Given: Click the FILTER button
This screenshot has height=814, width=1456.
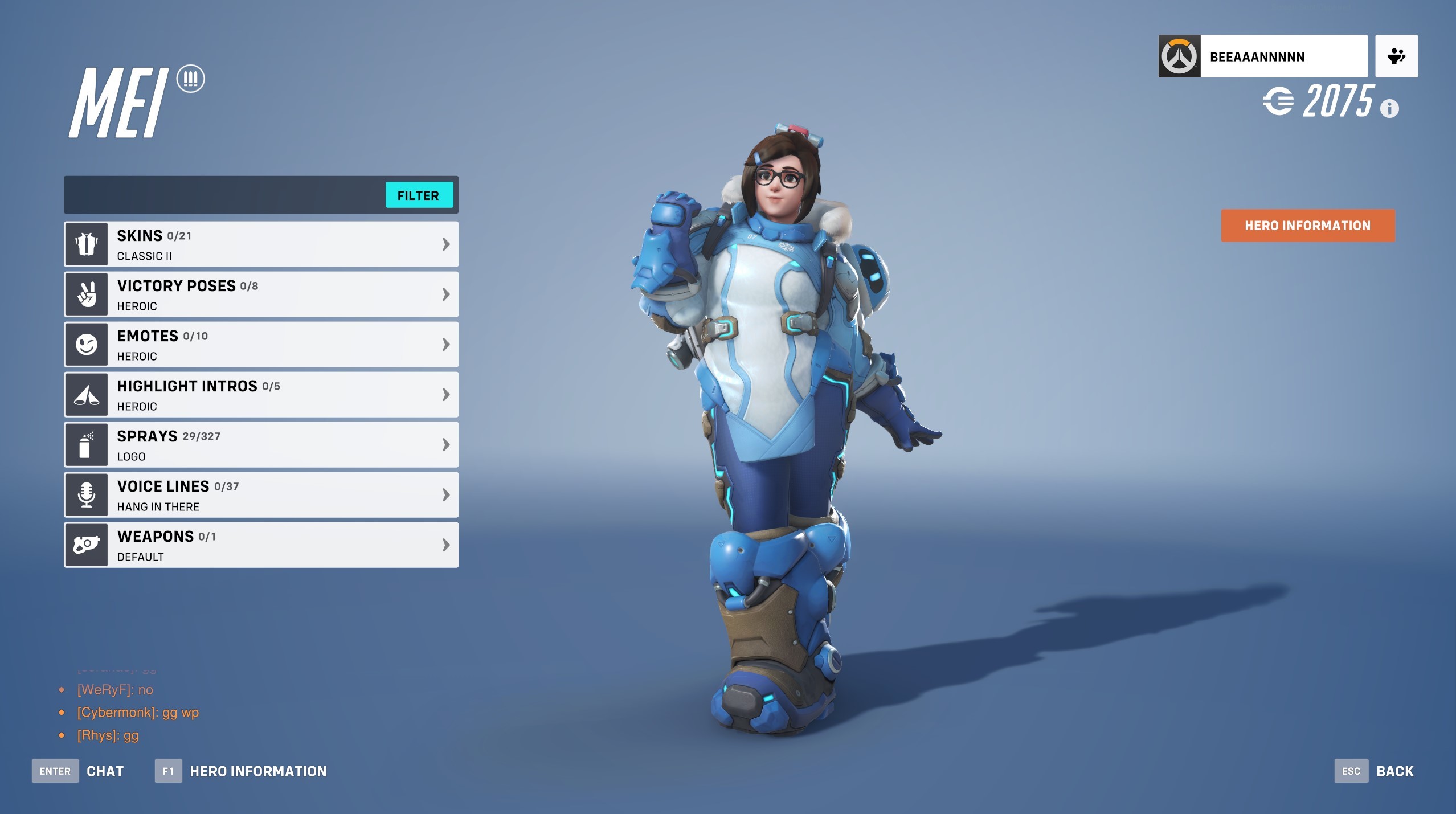Looking at the screenshot, I should (x=419, y=195).
